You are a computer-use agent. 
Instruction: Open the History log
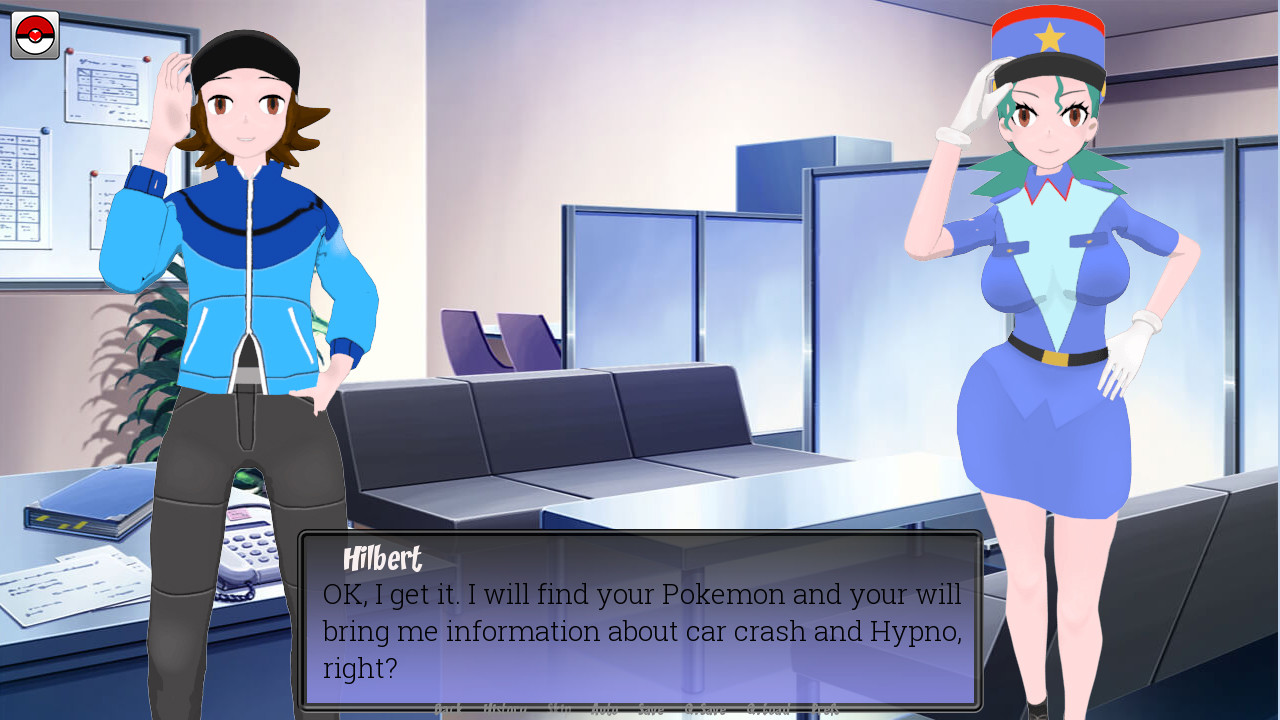tap(505, 707)
